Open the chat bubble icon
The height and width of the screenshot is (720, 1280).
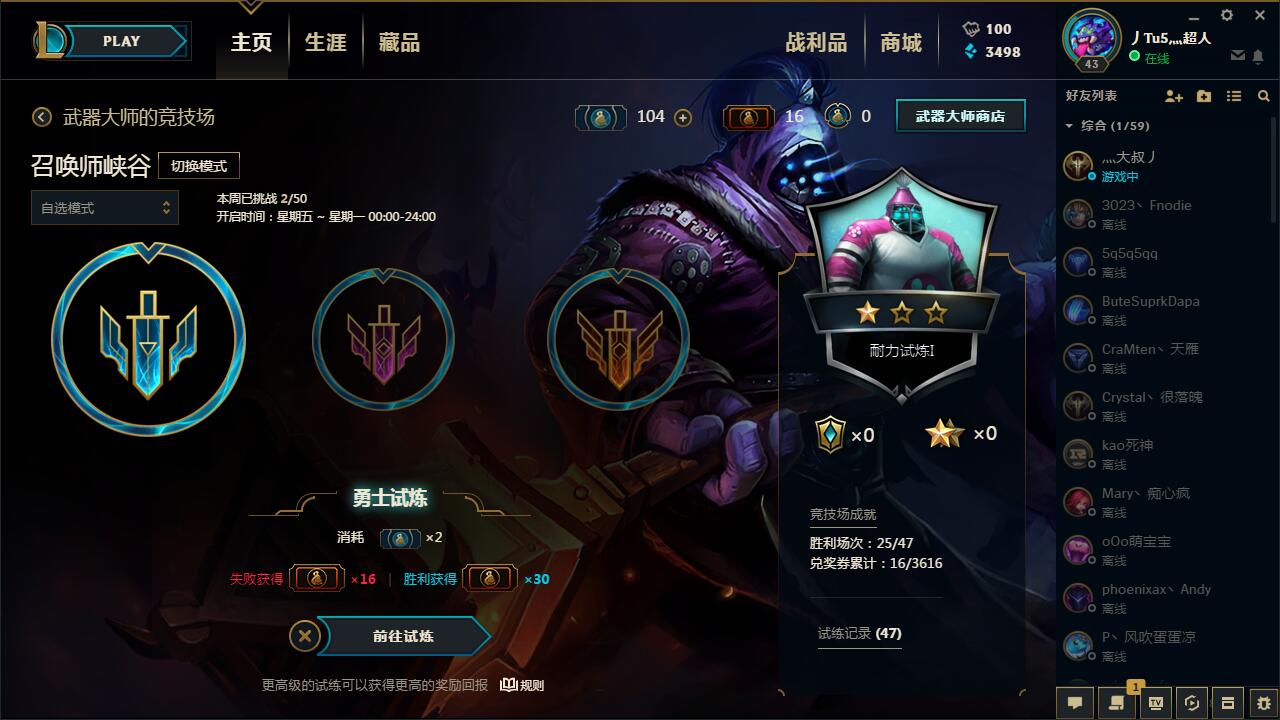point(1074,703)
